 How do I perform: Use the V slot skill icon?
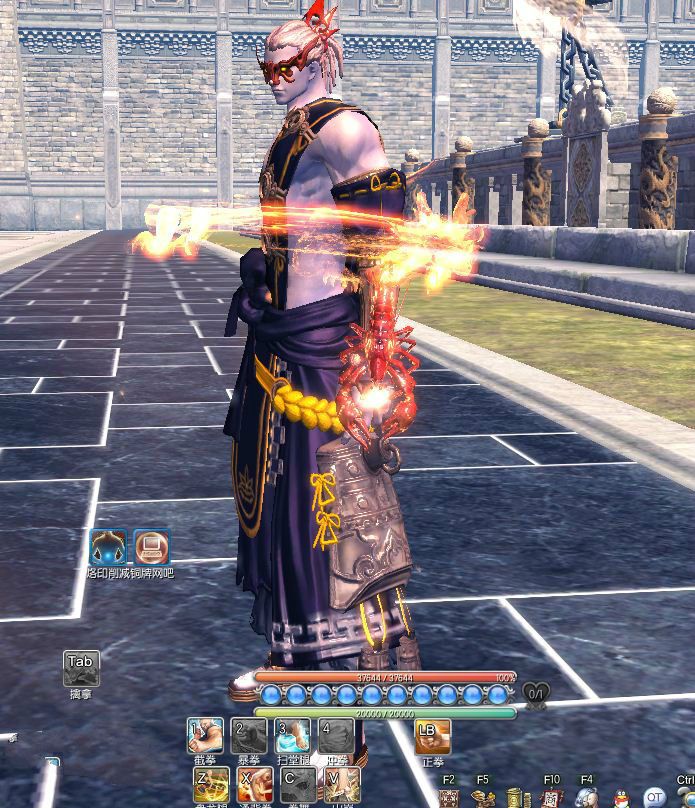coord(340,786)
